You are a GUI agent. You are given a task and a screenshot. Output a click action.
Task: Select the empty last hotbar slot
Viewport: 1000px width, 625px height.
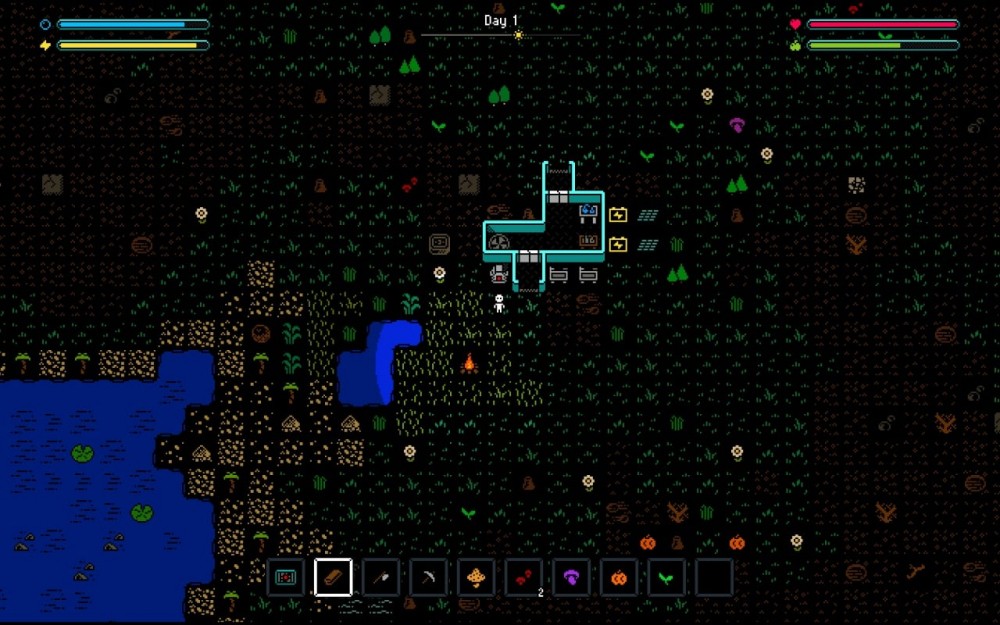coord(714,577)
